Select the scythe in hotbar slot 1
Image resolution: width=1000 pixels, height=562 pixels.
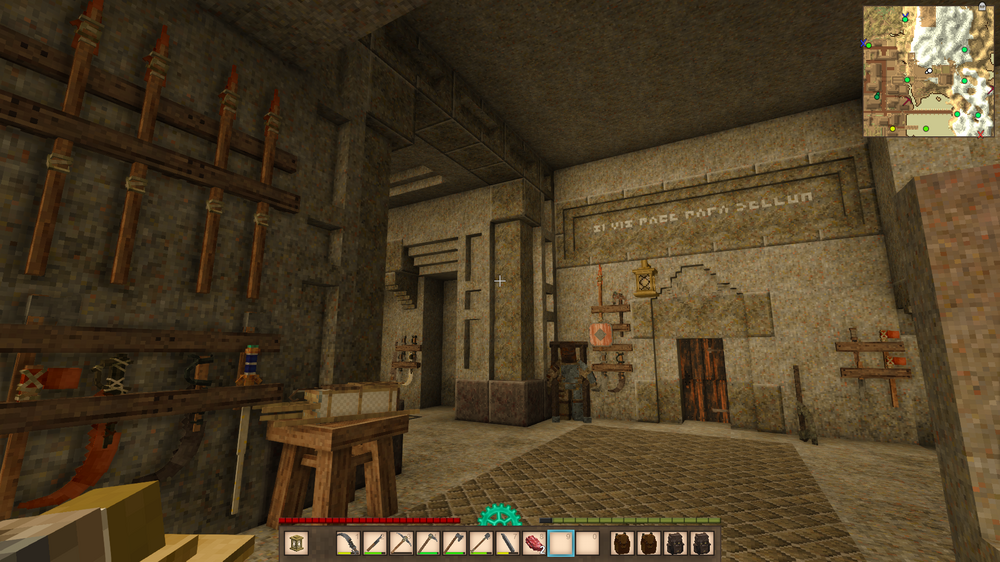pyautogui.click(x=347, y=543)
